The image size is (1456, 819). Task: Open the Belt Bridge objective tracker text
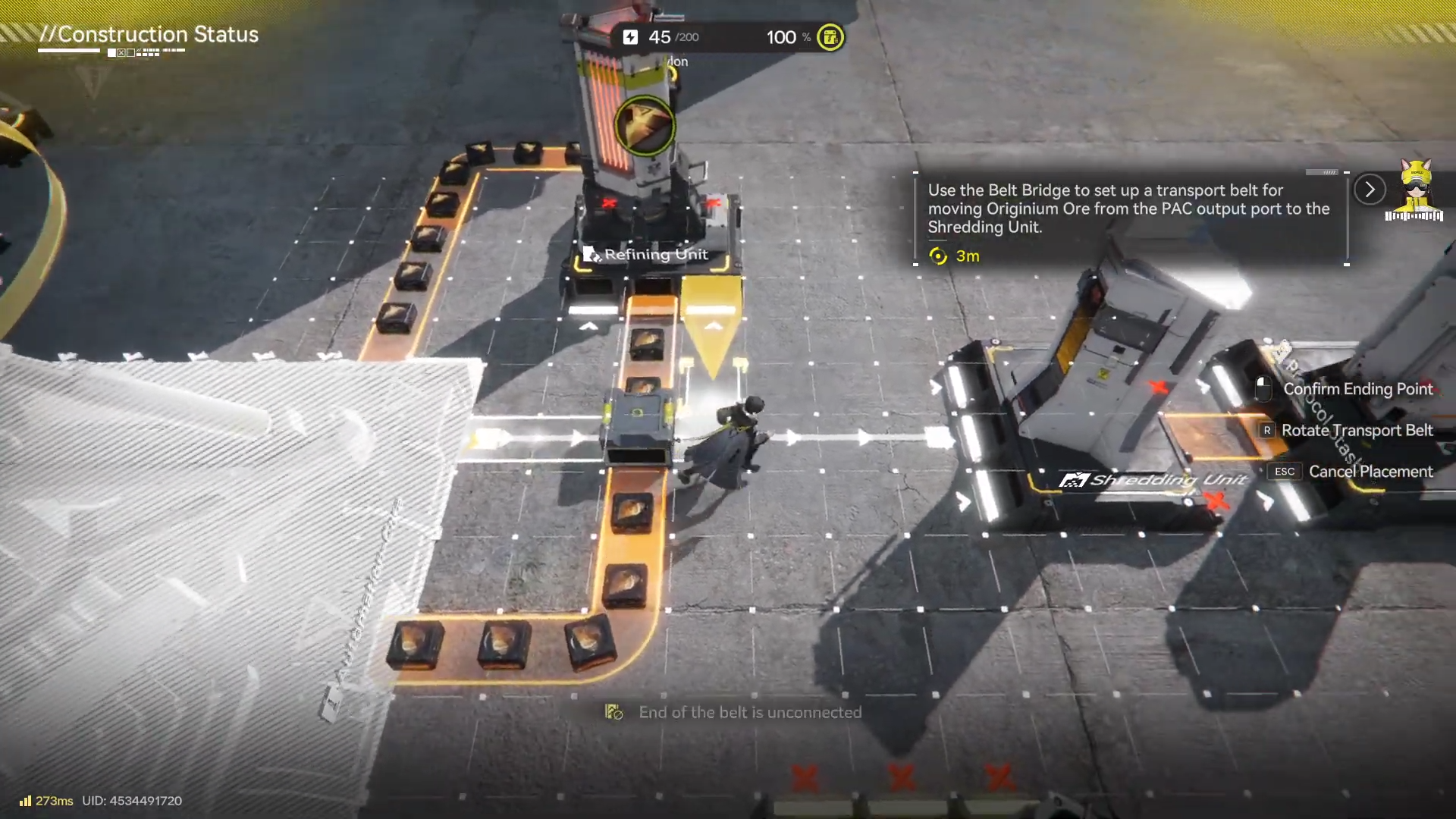point(1128,209)
